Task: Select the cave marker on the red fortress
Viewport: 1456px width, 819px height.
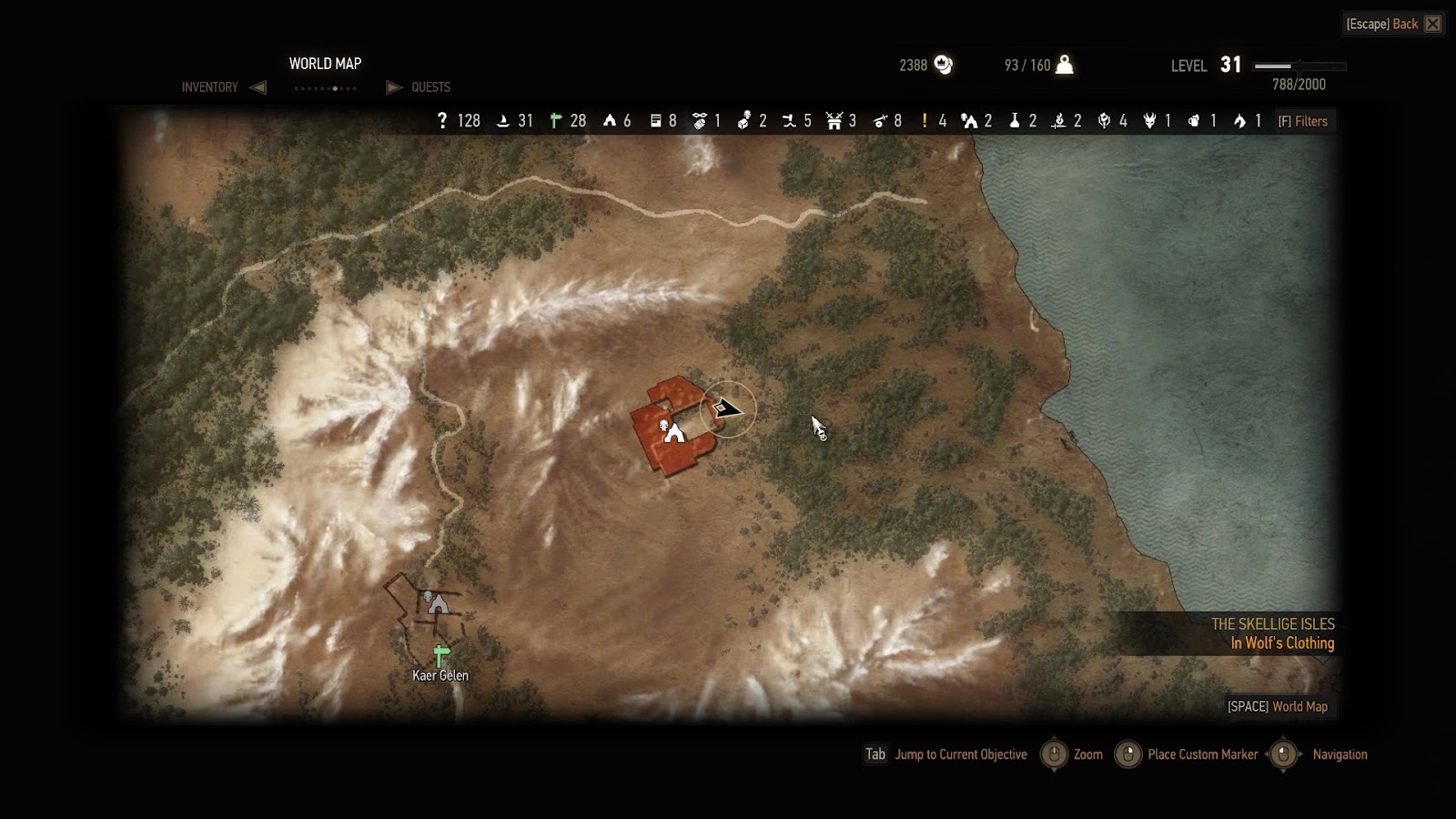Action: [x=674, y=434]
